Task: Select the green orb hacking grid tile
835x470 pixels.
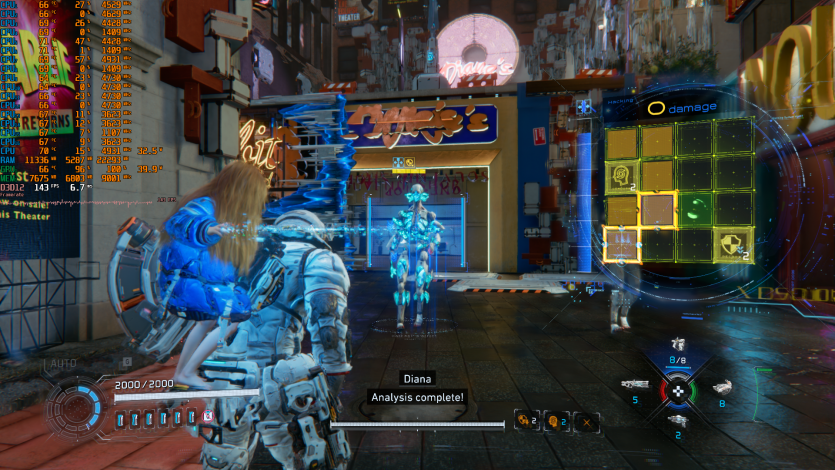Action: tap(697, 210)
